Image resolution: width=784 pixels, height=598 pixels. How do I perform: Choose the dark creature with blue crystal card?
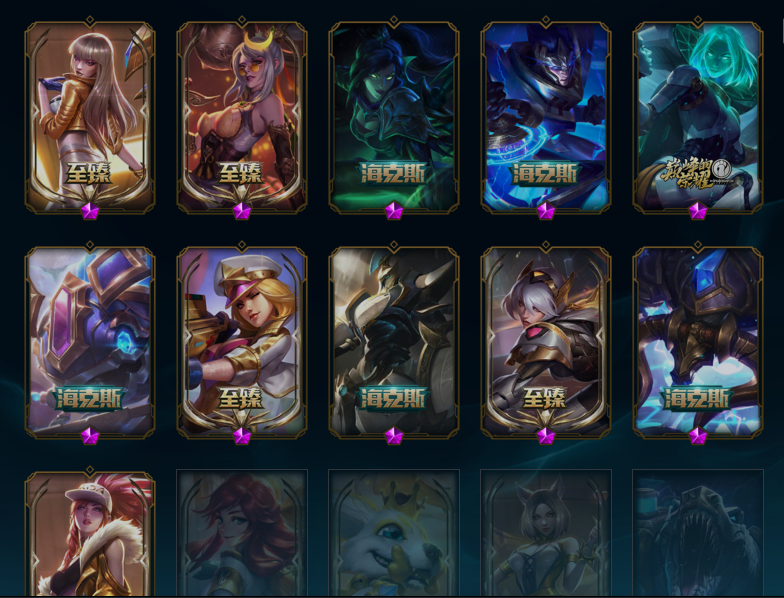(x=698, y=341)
